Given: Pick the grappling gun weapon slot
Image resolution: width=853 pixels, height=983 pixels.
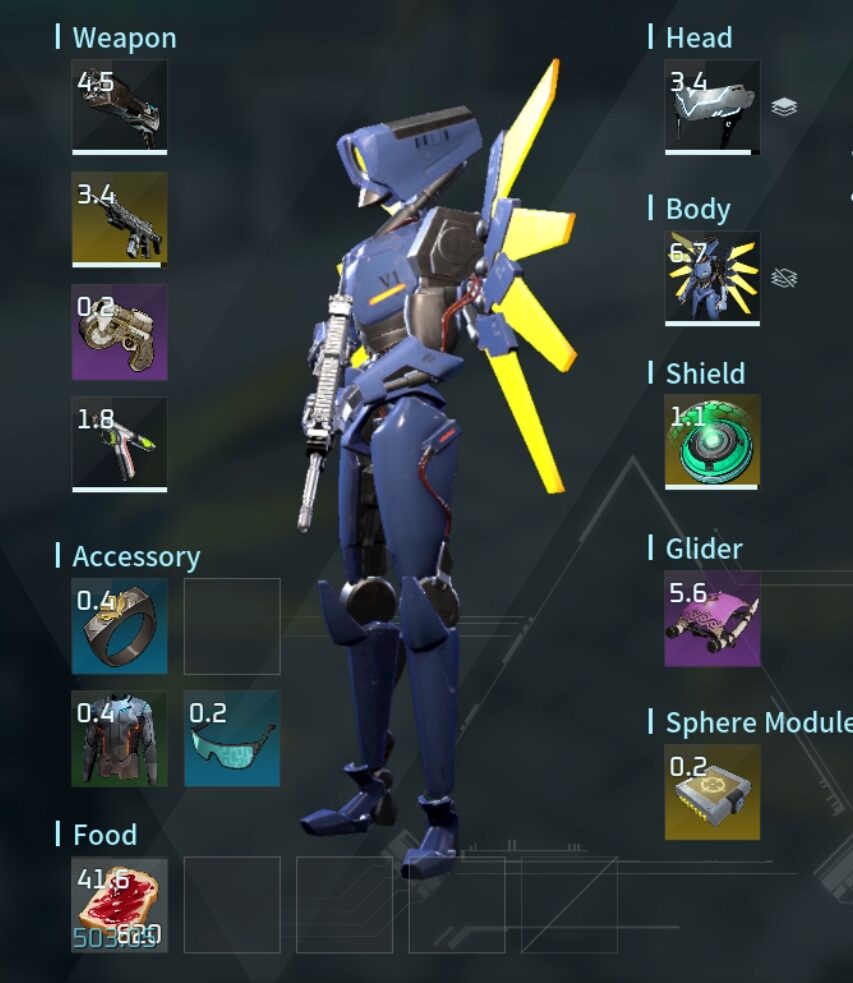Looking at the screenshot, I should pyautogui.click(x=119, y=443).
